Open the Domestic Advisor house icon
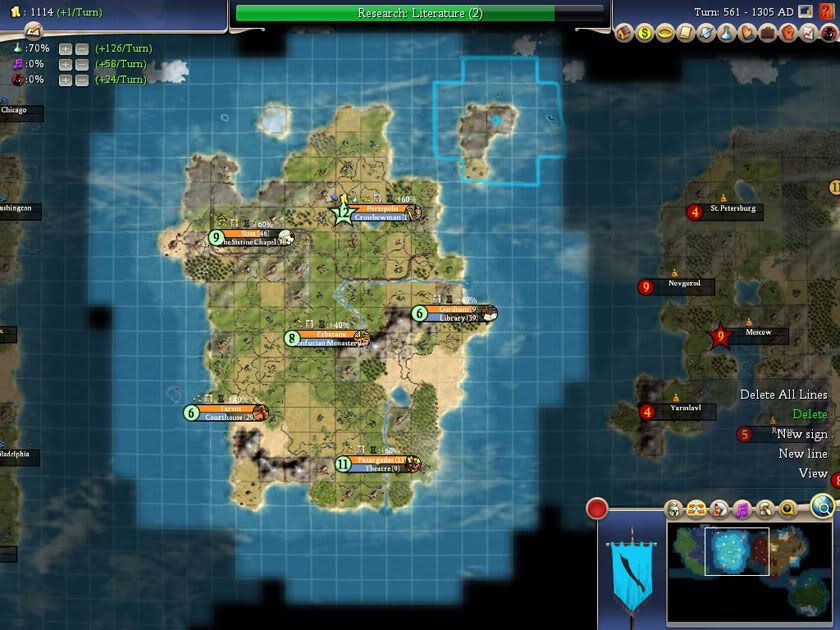840x630 pixels. tap(626, 34)
